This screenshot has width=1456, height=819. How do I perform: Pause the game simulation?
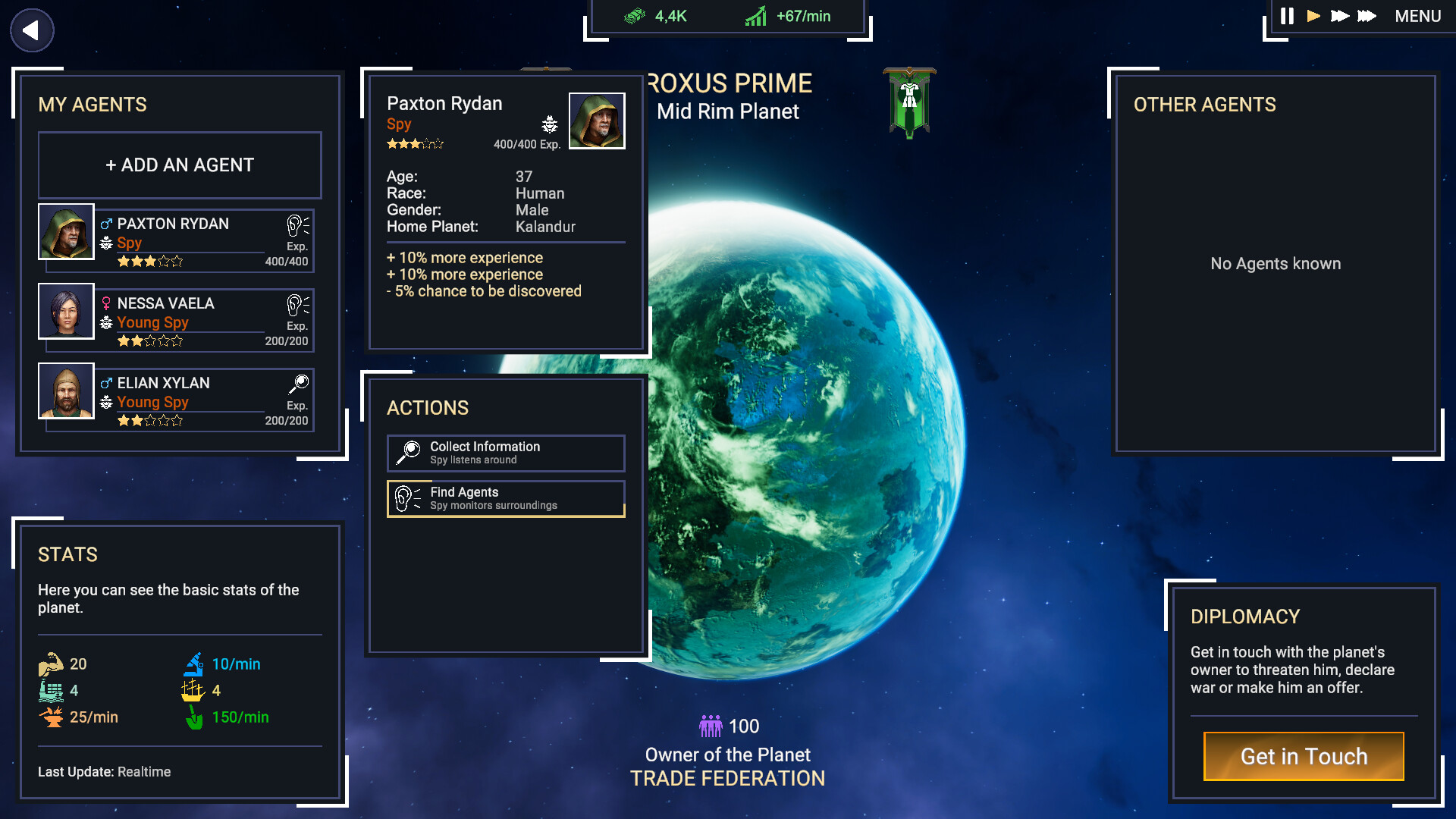1286,15
